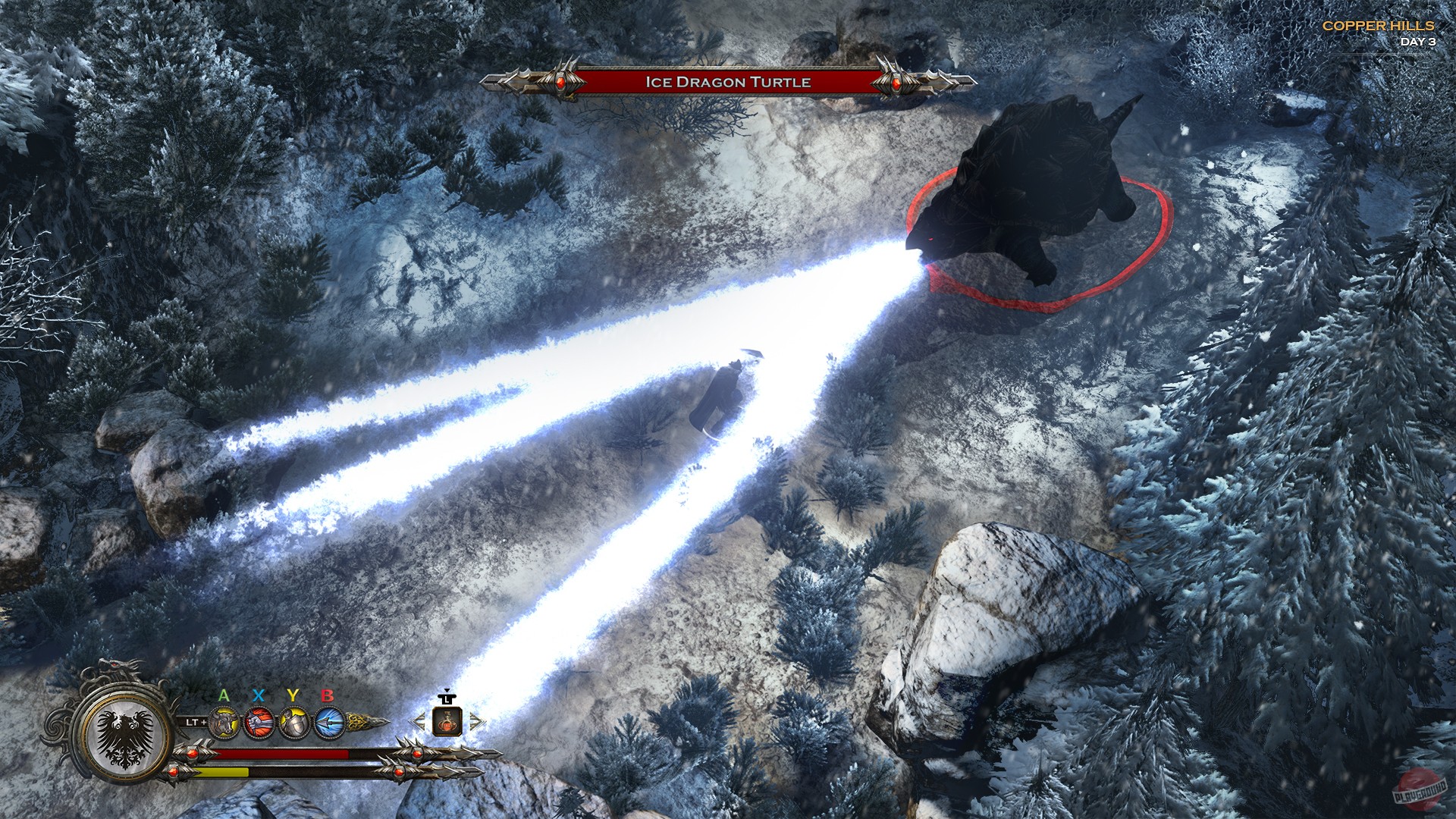Click the red gem on the boss bar's left end
The height and width of the screenshot is (819, 1456).
tap(560, 81)
